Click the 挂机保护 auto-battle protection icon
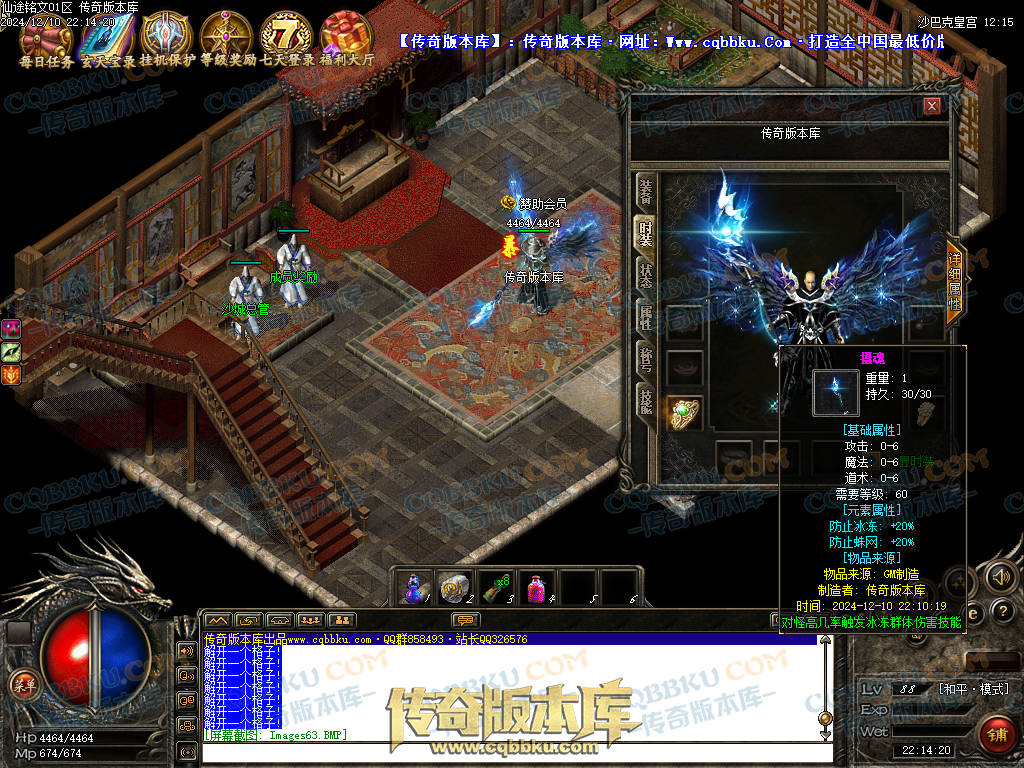The height and width of the screenshot is (768, 1024). click(165, 35)
